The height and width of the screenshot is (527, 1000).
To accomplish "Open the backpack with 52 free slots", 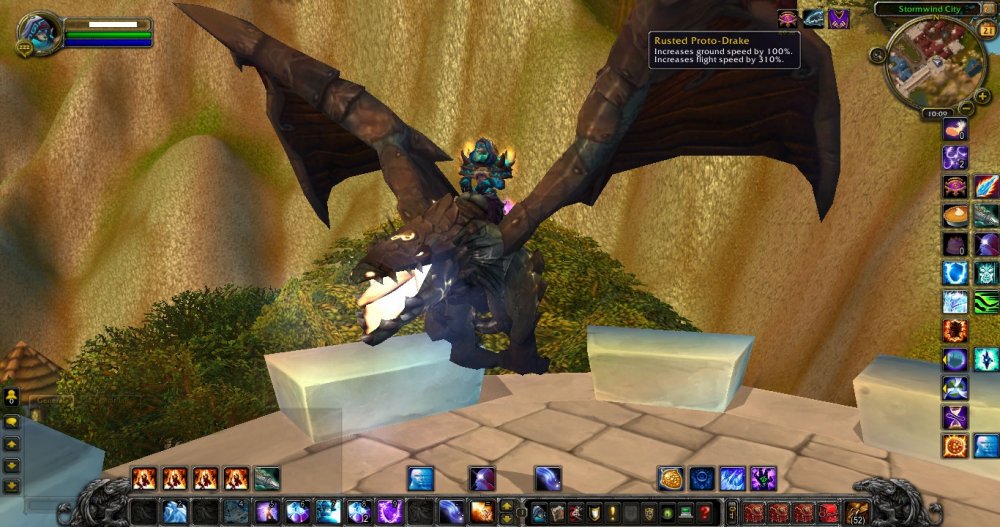I will pos(856,511).
